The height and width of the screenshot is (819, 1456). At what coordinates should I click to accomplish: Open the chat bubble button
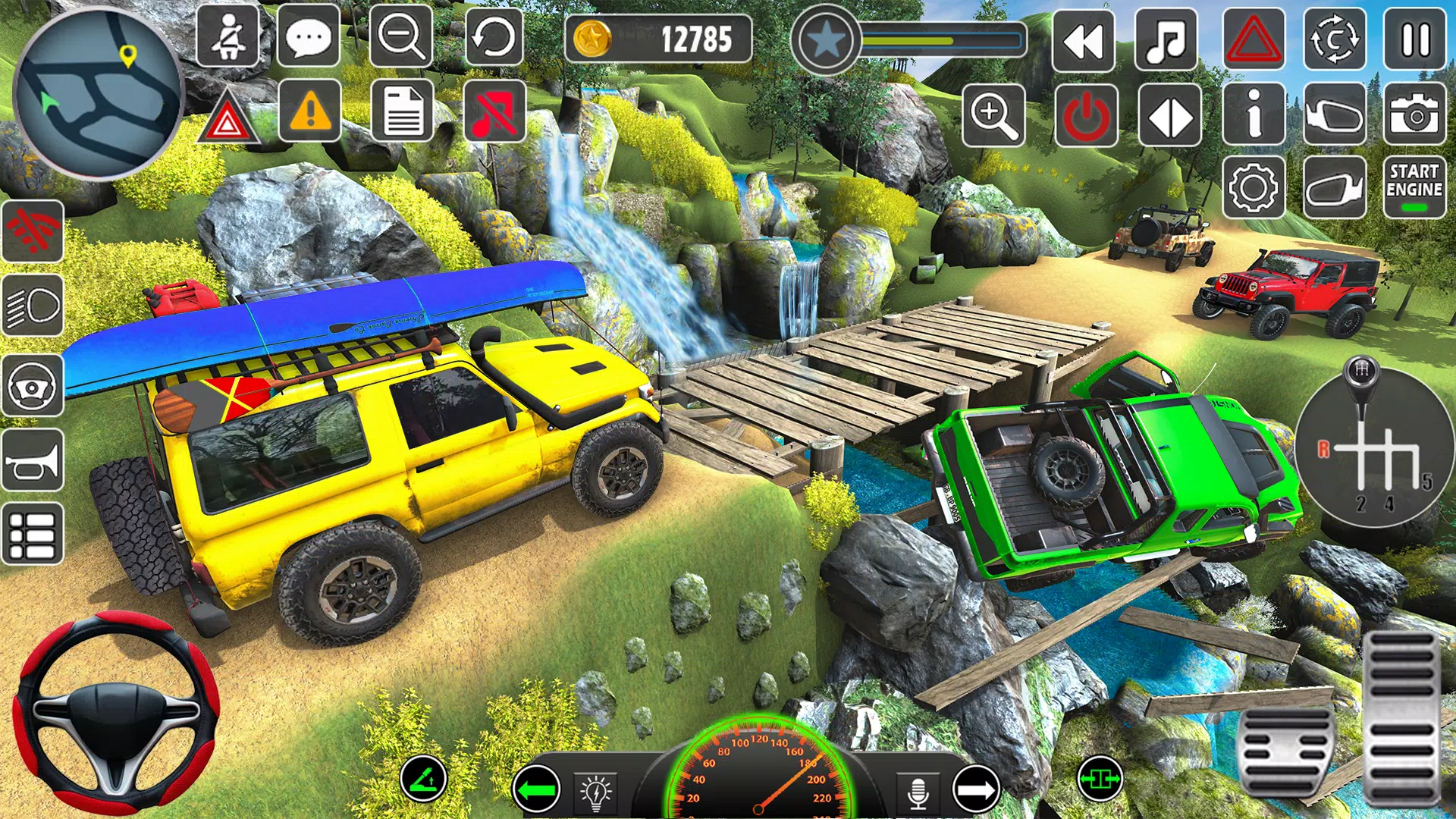309,36
